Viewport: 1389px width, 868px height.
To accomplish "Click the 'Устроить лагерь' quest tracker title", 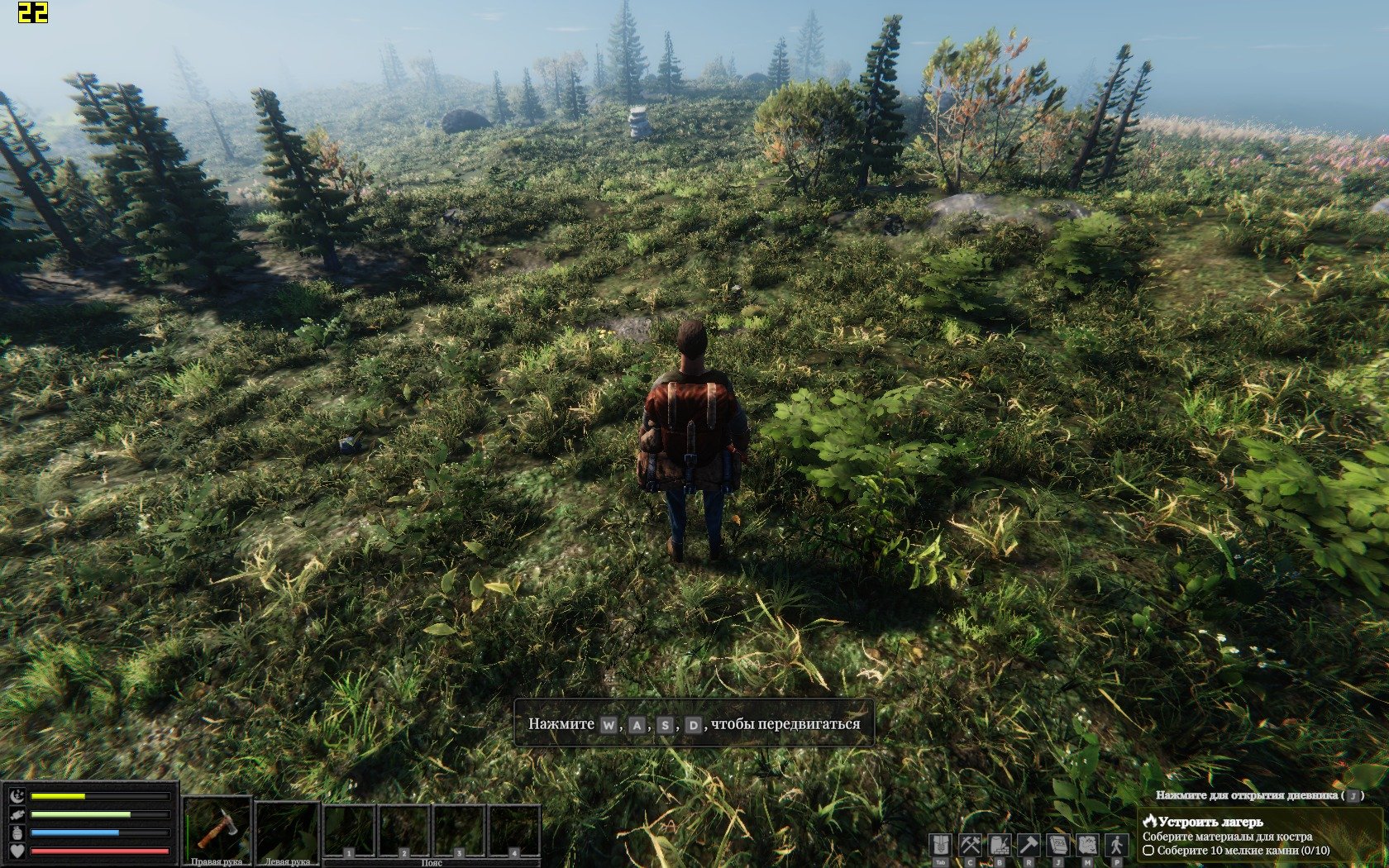I will [x=1210, y=822].
